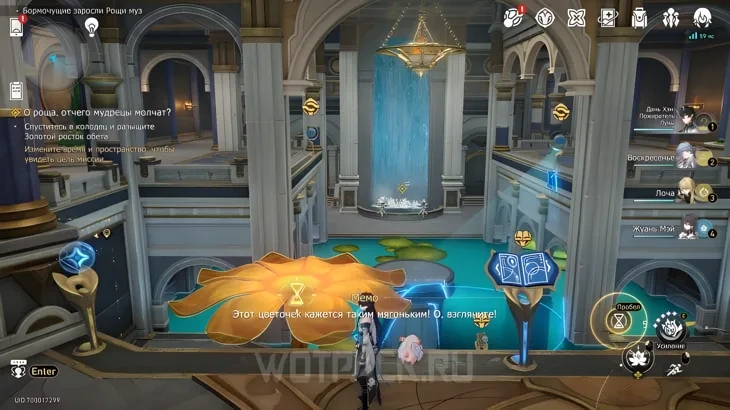Open the lotus-shaped menu icon in top bar

coord(545,17)
